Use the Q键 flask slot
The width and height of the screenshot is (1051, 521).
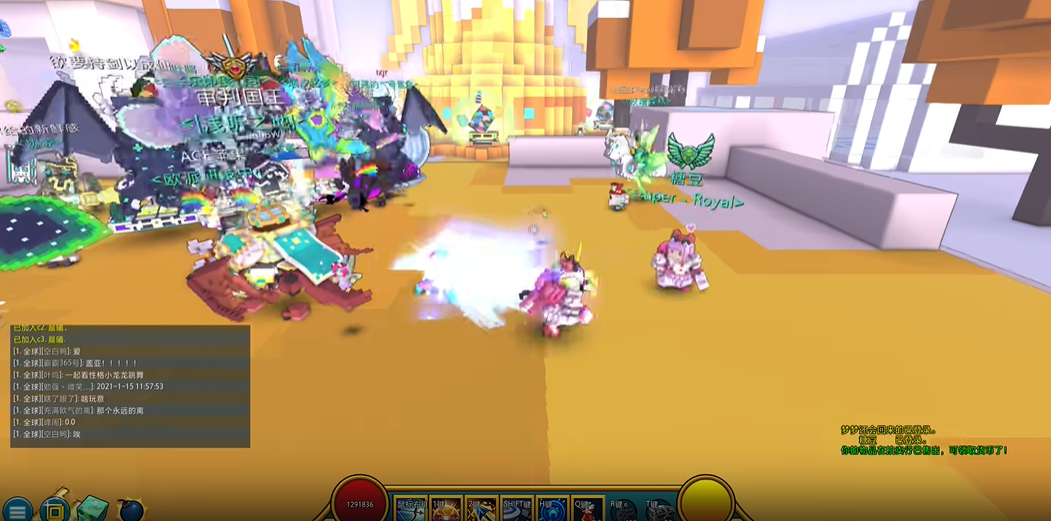click(588, 509)
